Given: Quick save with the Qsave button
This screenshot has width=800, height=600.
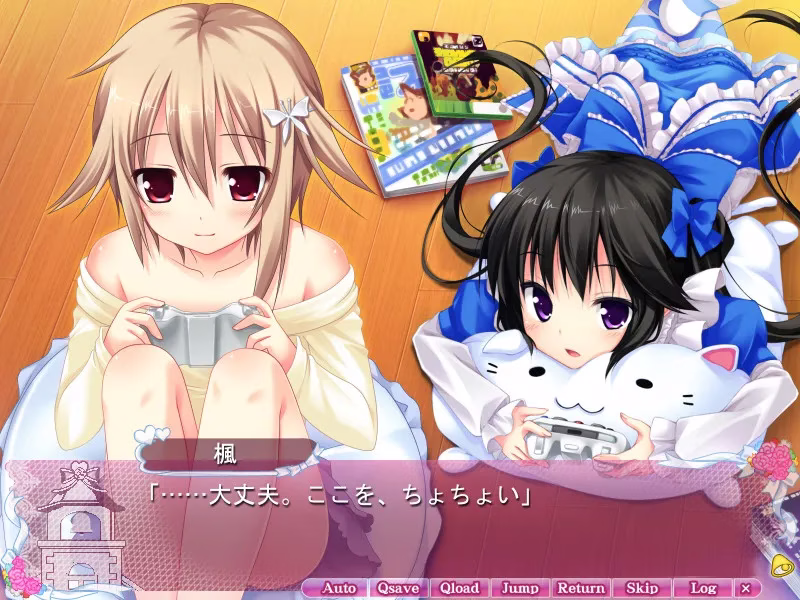Looking at the screenshot, I should pyautogui.click(x=398, y=588).
